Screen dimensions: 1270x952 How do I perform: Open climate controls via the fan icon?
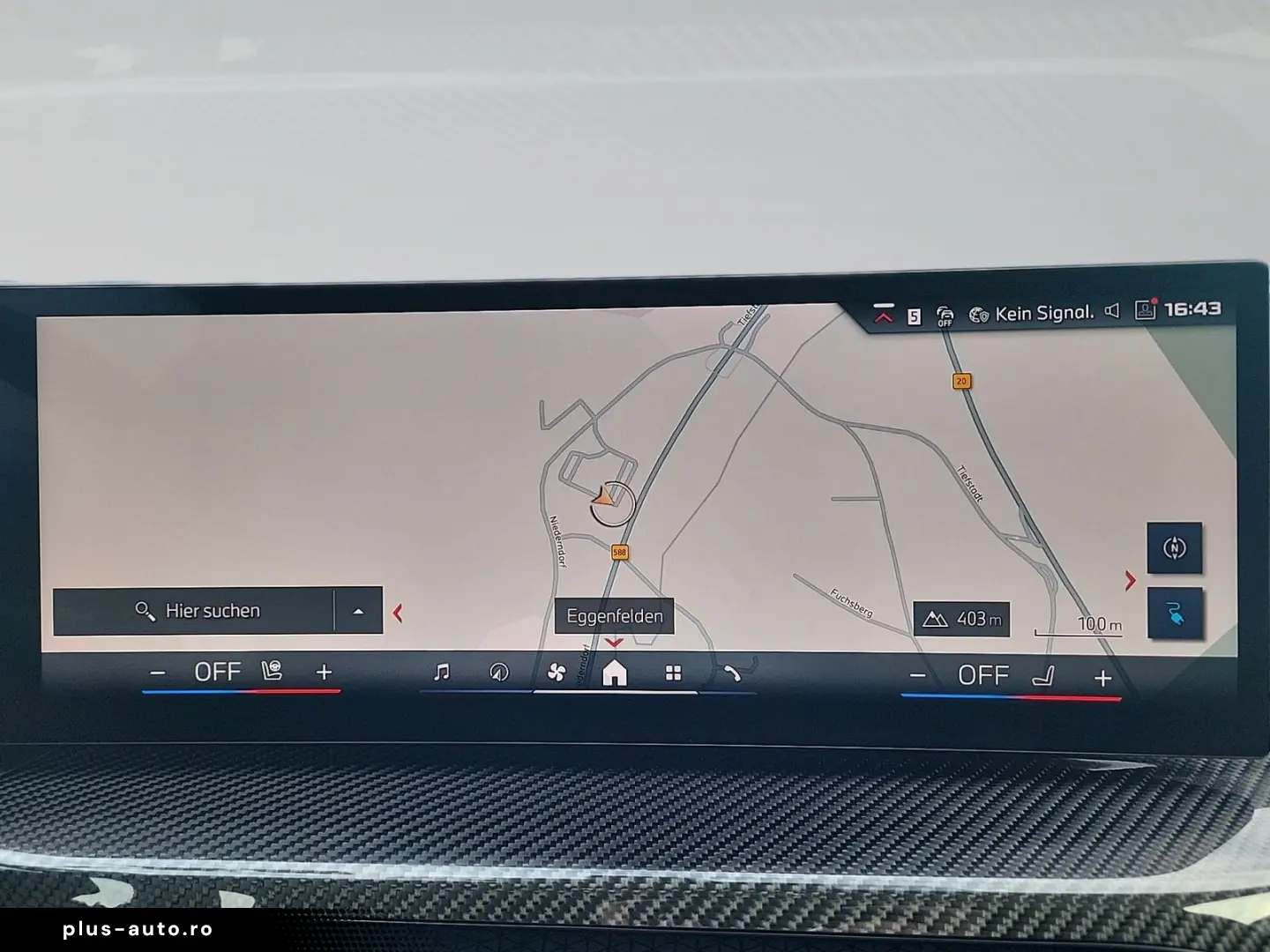(557, 672)
